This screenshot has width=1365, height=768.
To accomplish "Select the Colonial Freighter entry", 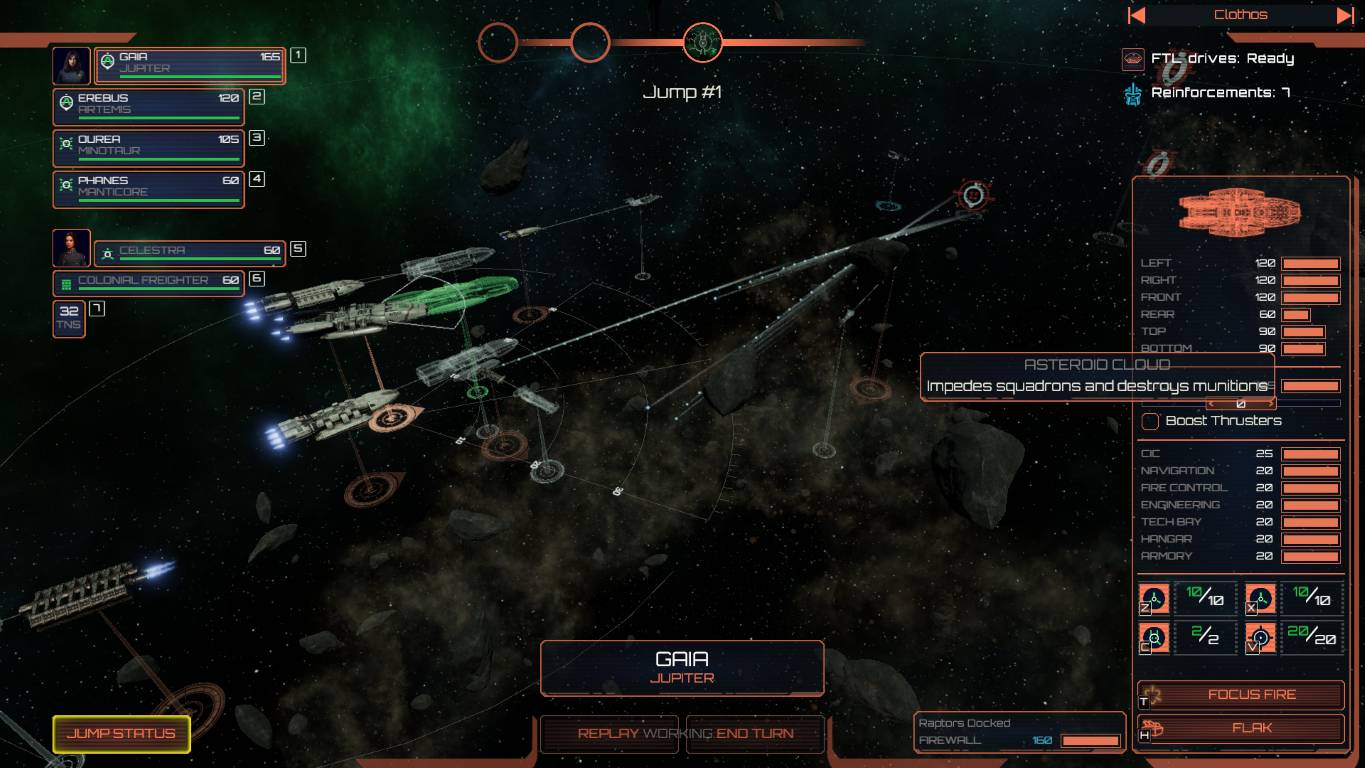I will pyautogui.click(x=148, y=283).
